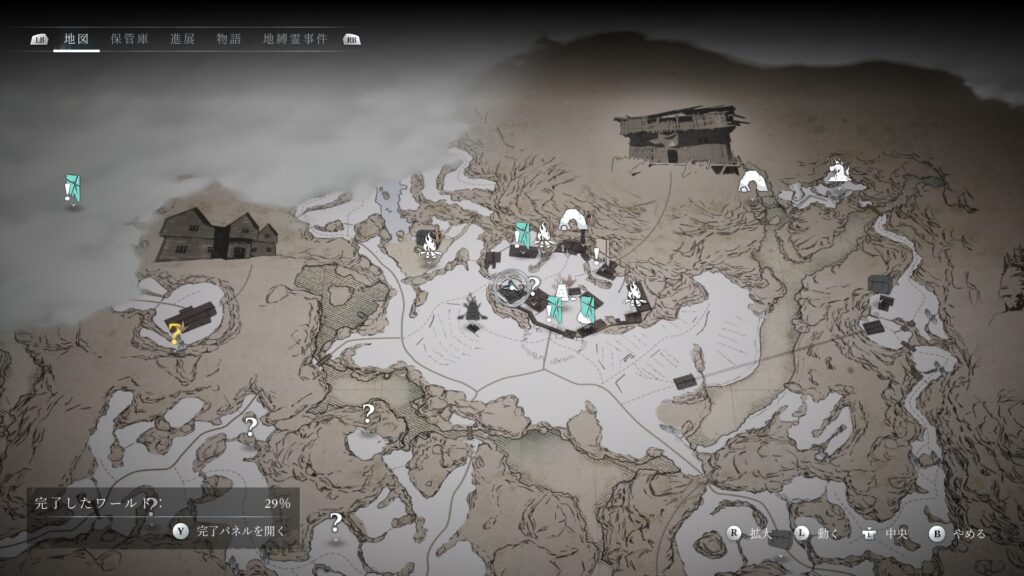Switch to the 保管庫 tab
This screenshot has width=1024, height=576.
[130, 39]
